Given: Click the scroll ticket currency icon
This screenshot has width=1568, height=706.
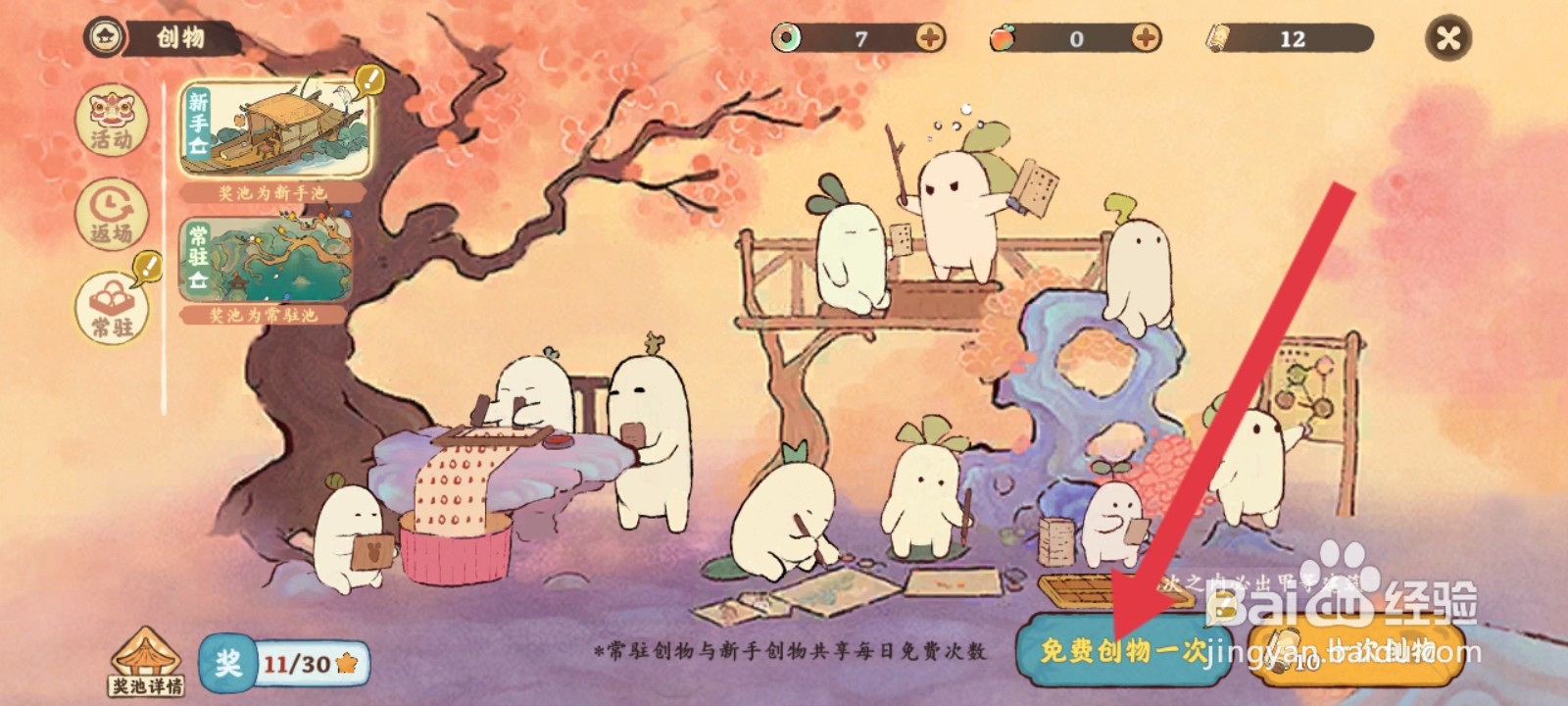Looking at the screenshot, I should tap(1220, 37).
